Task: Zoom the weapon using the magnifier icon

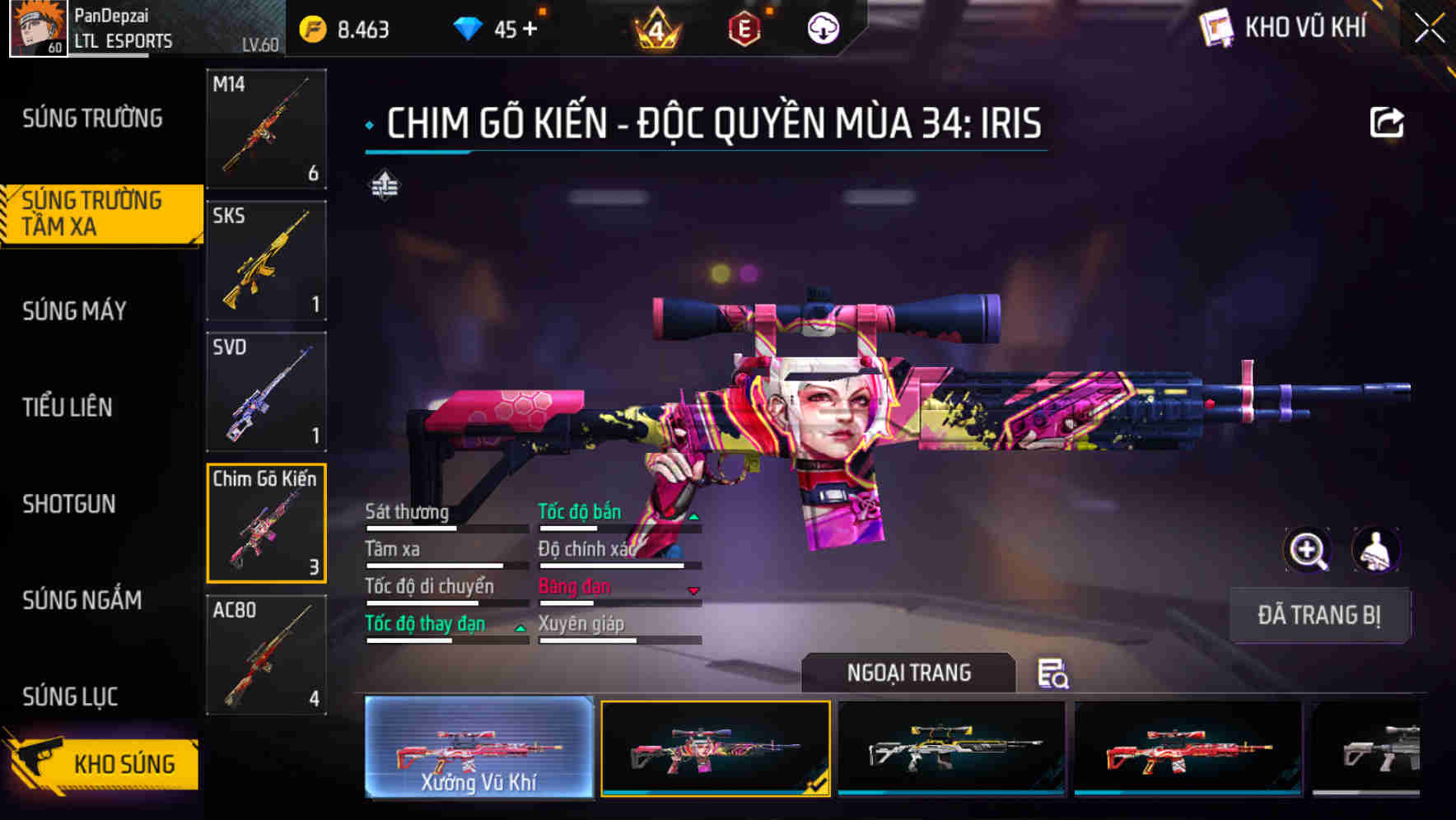Action: [x=1306, y=550]
